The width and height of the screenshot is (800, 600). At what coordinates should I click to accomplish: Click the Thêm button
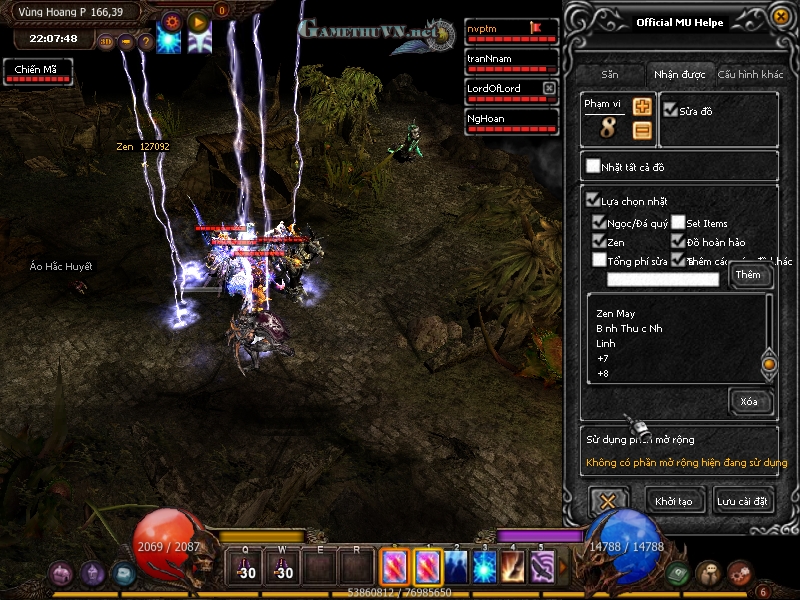coord(748,275)
